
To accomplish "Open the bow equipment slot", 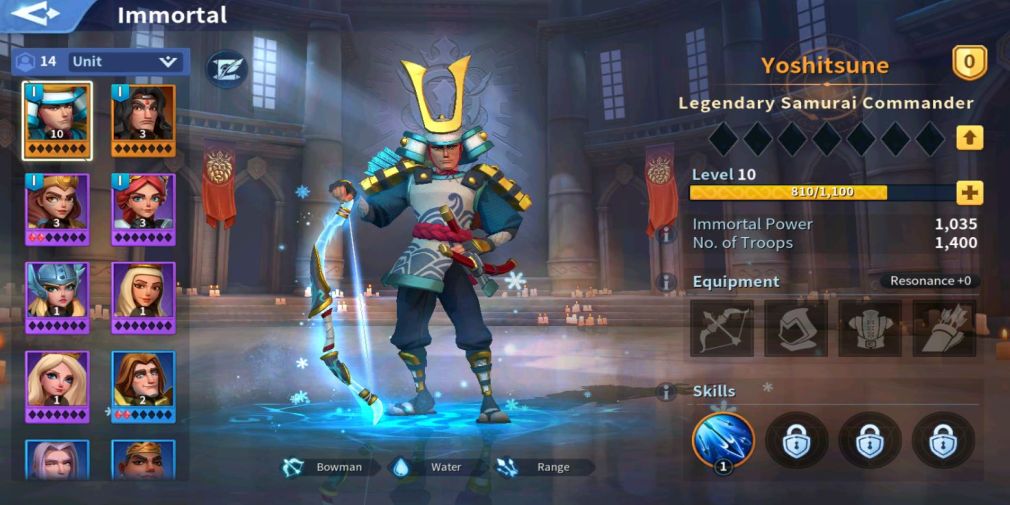I will 722,327.
